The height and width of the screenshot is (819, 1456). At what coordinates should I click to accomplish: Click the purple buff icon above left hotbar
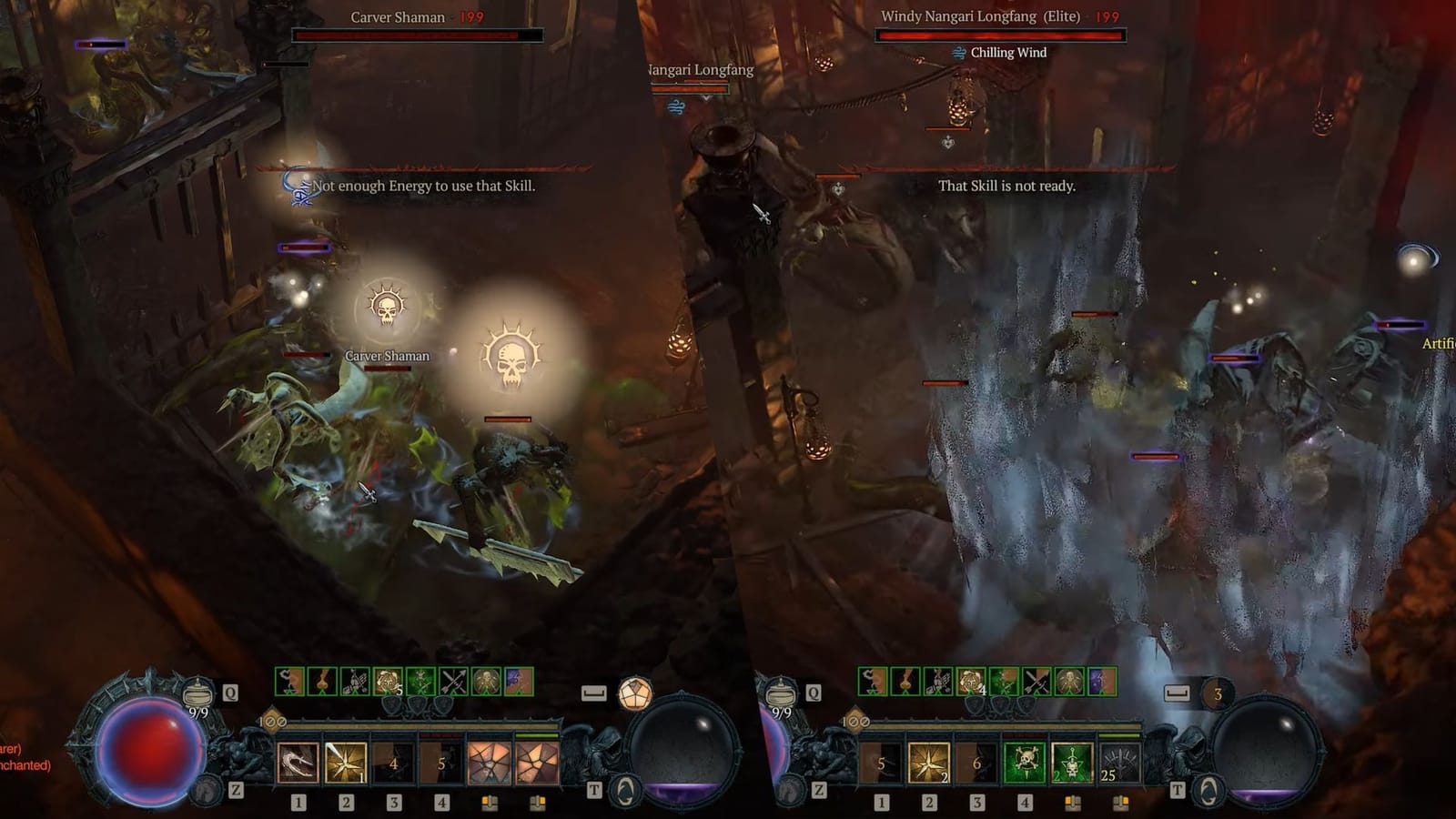click(x=517, y=680)
